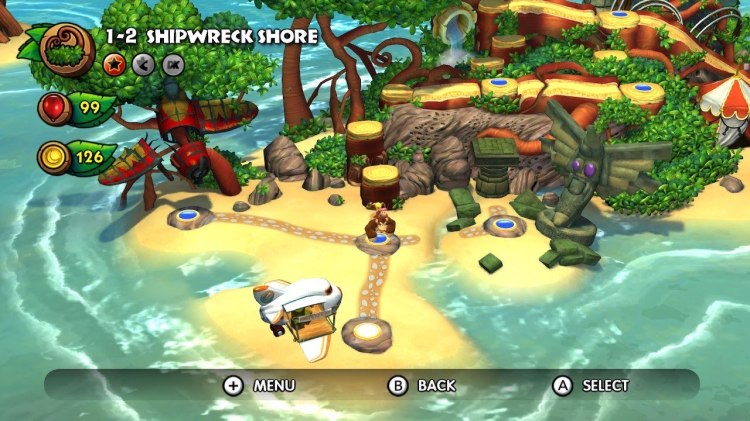The image size is (750, 421).
Task: Click the wooden spiral world emblem
Action: 68,48
